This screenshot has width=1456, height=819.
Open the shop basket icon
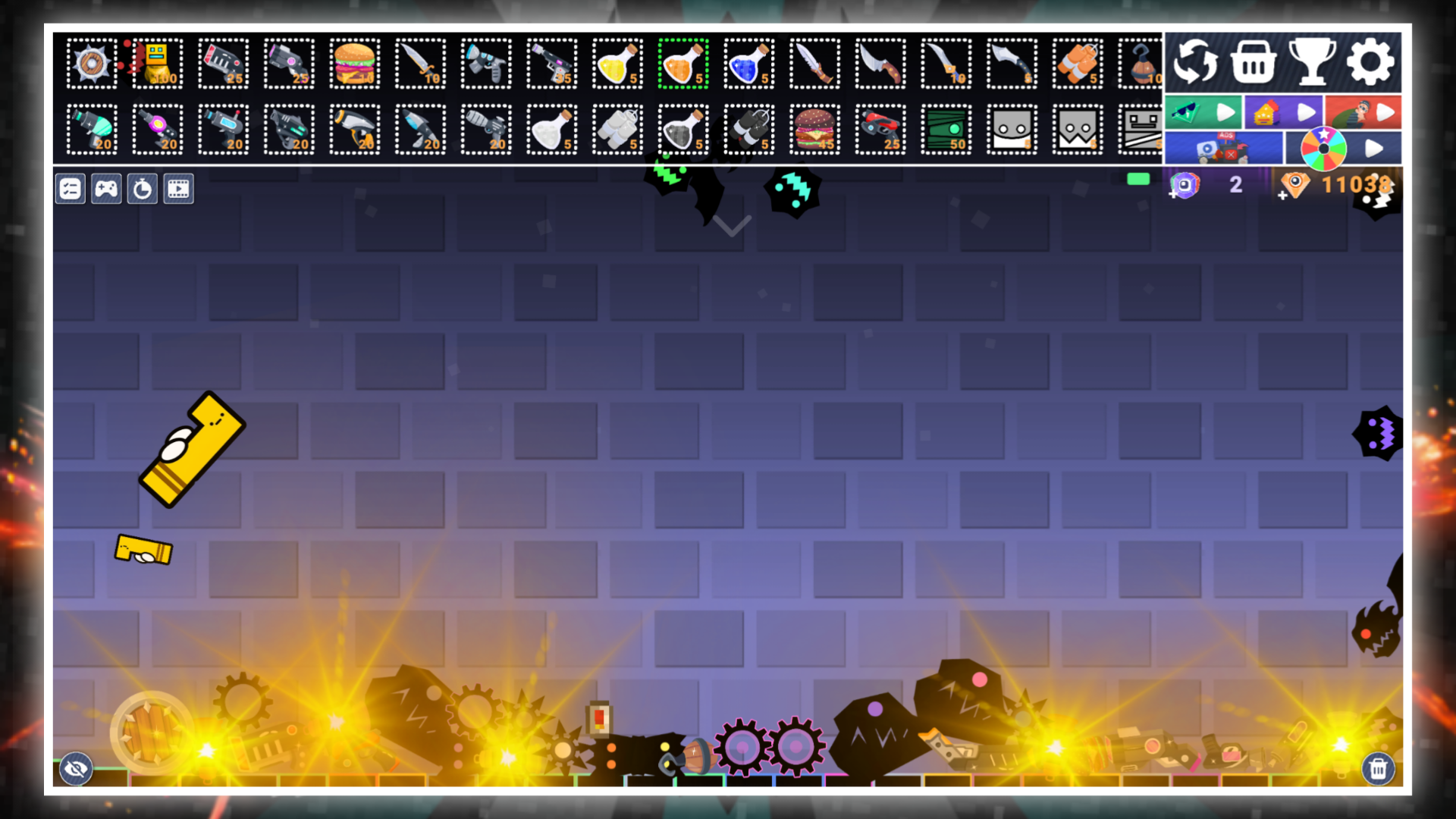click(x=1252, y=64)
